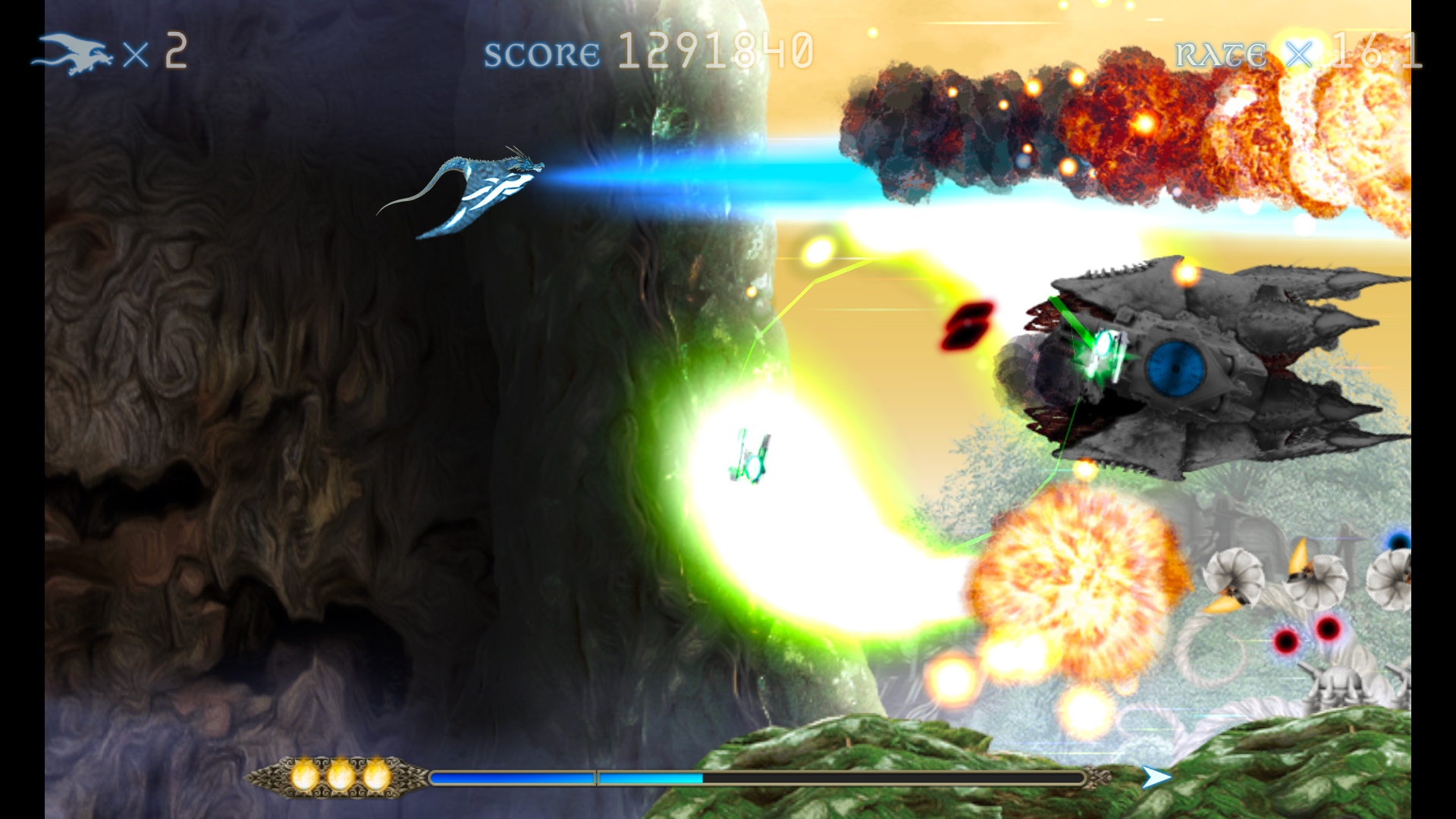
Task: Expand the score display at top center
Action: coord(717,52)
